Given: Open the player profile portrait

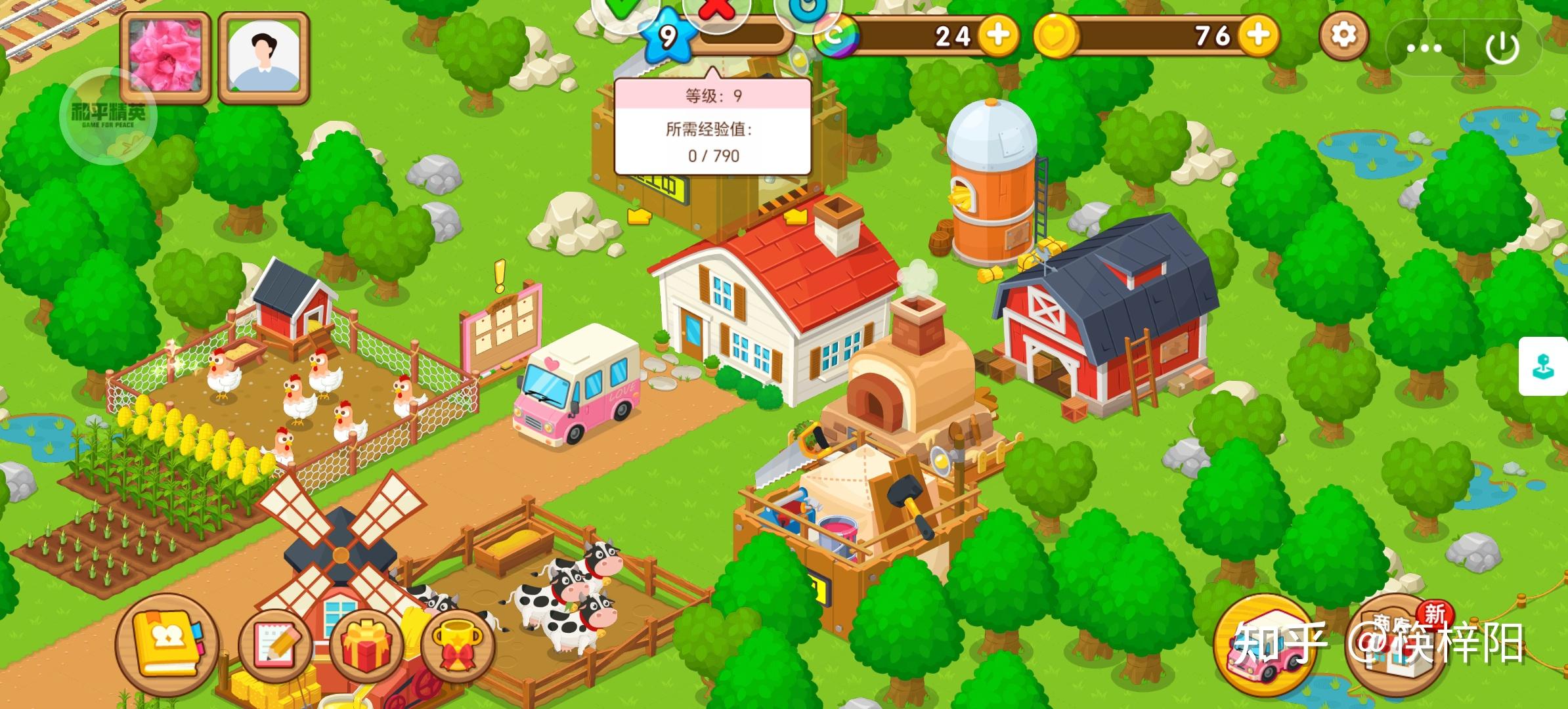Looking at the screenshot, I should click(x=264, y=58).
